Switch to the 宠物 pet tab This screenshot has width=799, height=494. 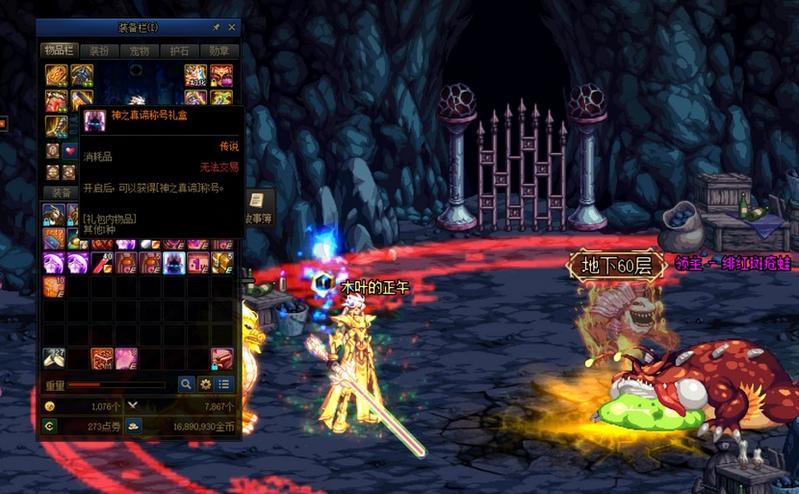click(138, 50)
